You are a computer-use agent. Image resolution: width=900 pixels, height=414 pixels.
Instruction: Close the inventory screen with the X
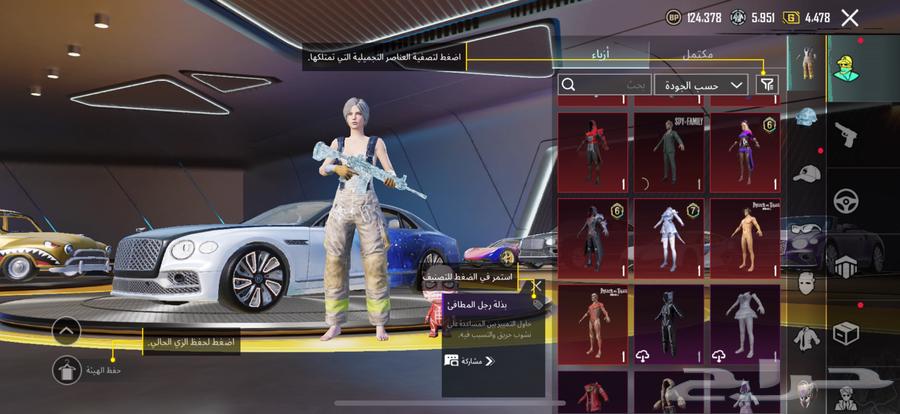pyautogui.click(x=850, y=17)
